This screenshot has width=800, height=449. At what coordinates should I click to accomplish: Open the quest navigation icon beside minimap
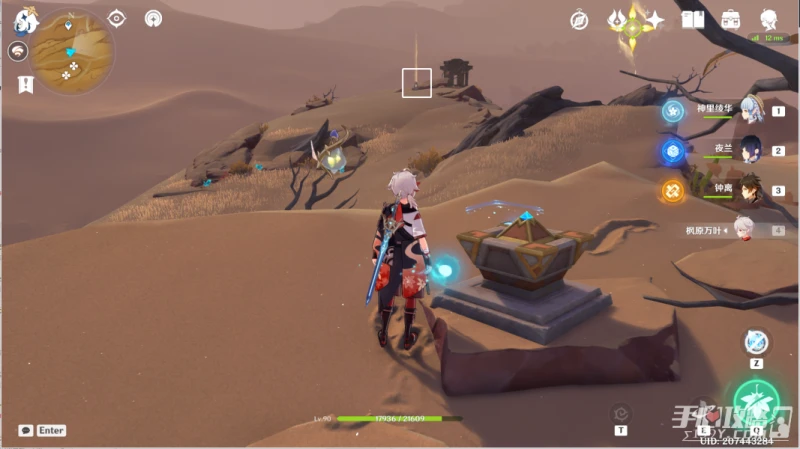tap(117, 18)
